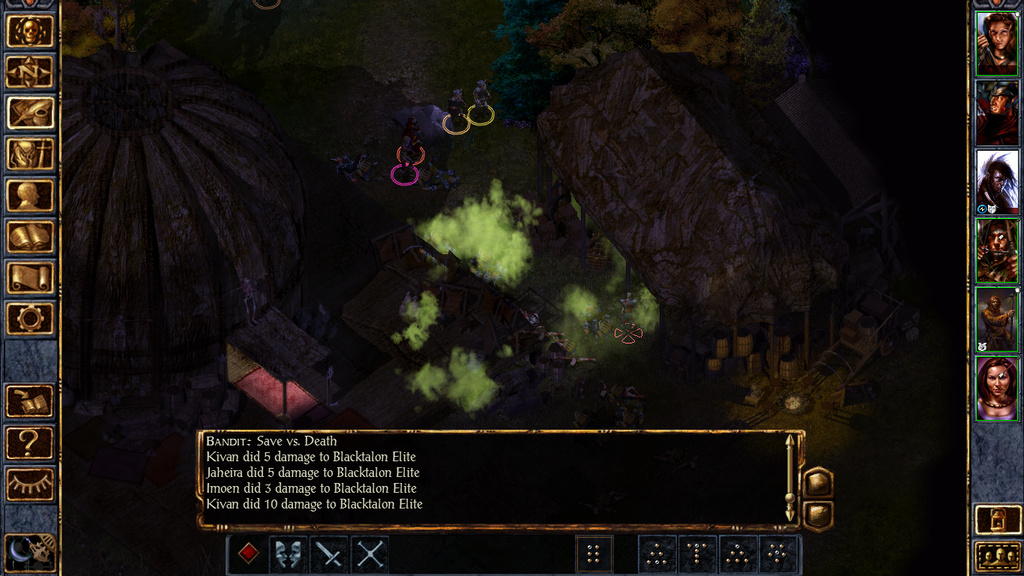Viewport: 1024px width, 576px height.
Task: Toggle the closed eye button
Action: [x=30, y=484]
